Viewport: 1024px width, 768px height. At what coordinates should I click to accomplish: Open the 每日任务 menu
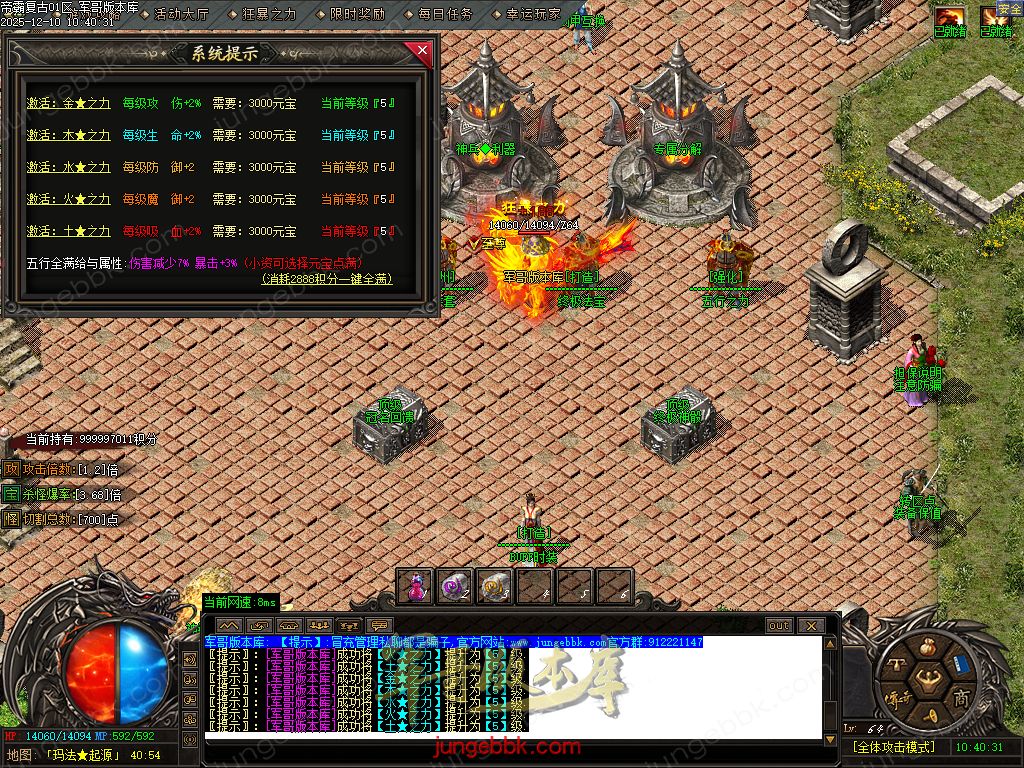tap(445, 14)
